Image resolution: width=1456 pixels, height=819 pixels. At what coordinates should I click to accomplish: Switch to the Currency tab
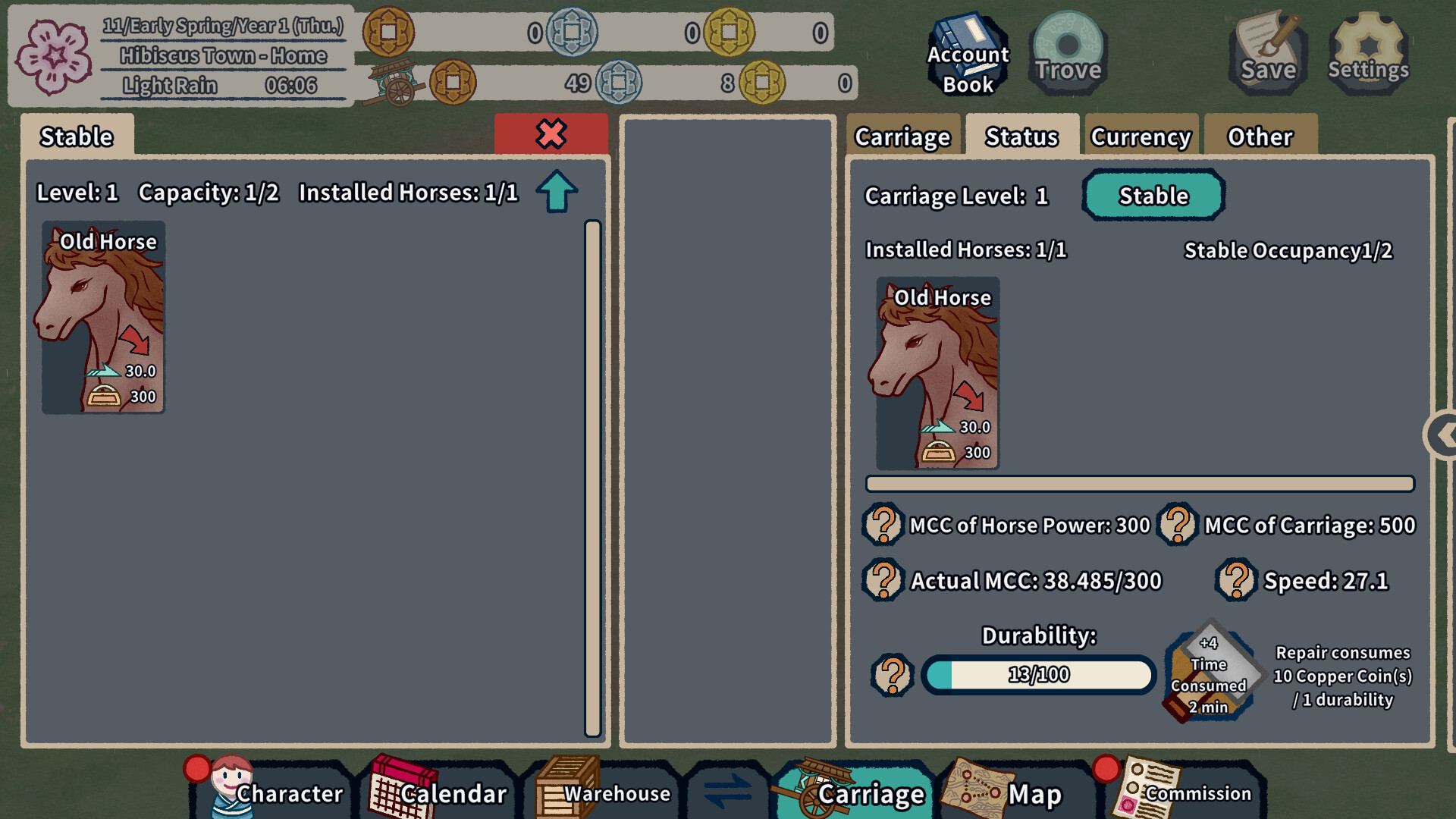click(1141, 136)
